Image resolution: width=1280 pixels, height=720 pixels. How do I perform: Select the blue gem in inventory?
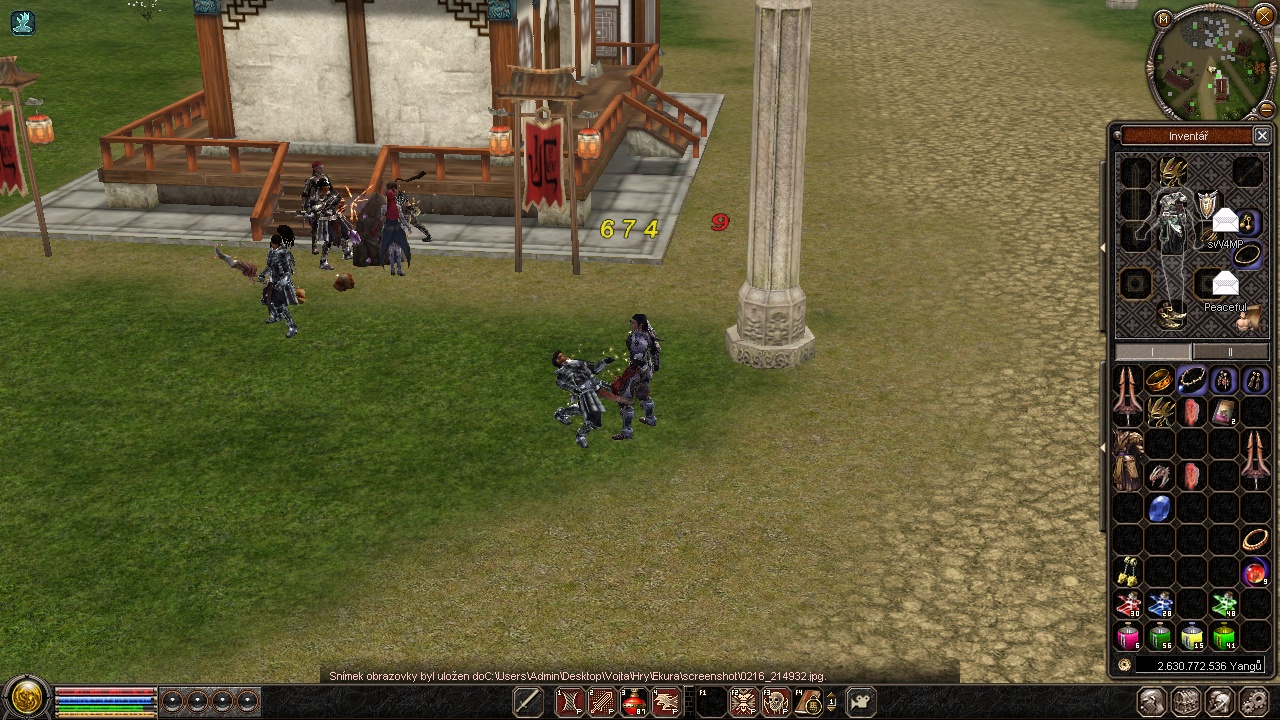point(1159,509)
